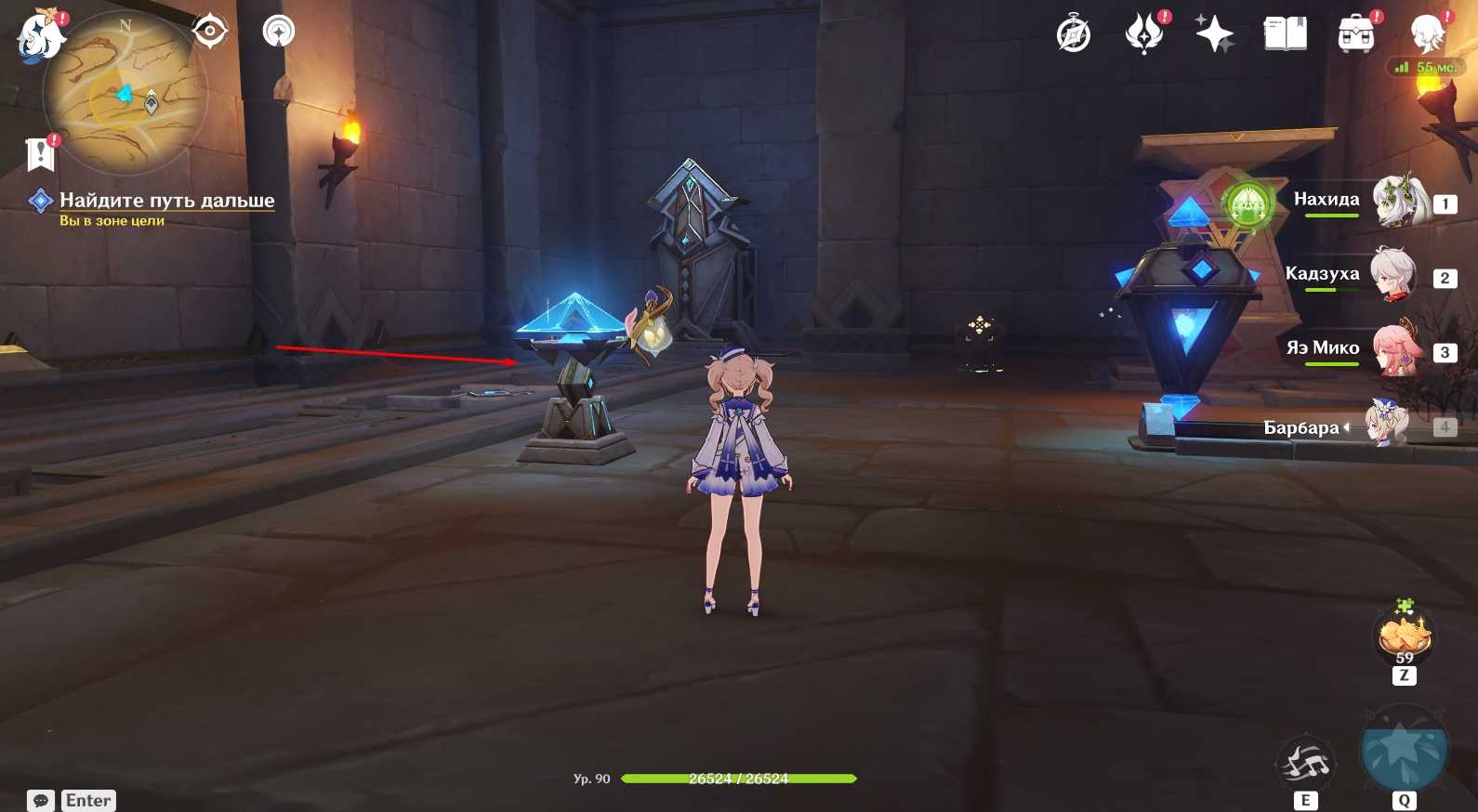Open the chat box
The width and height of the screenshot is (1478, 812).
pos(41,800)
